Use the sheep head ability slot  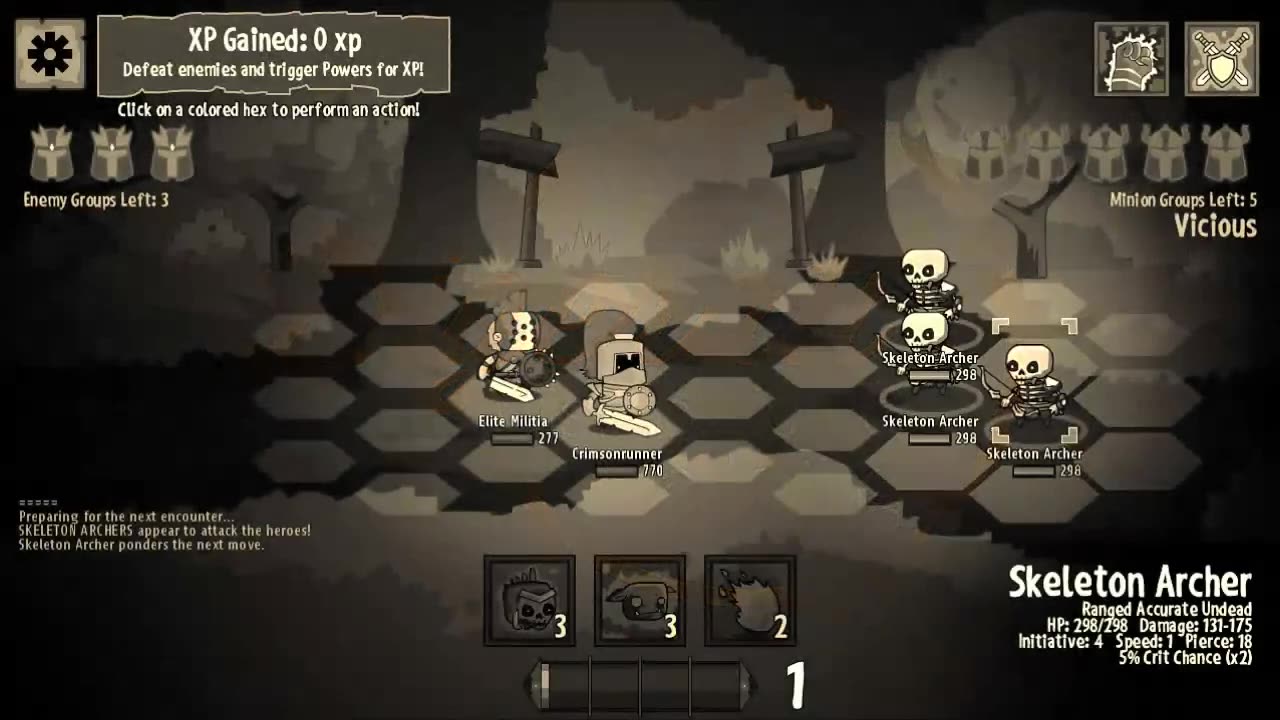640,600
